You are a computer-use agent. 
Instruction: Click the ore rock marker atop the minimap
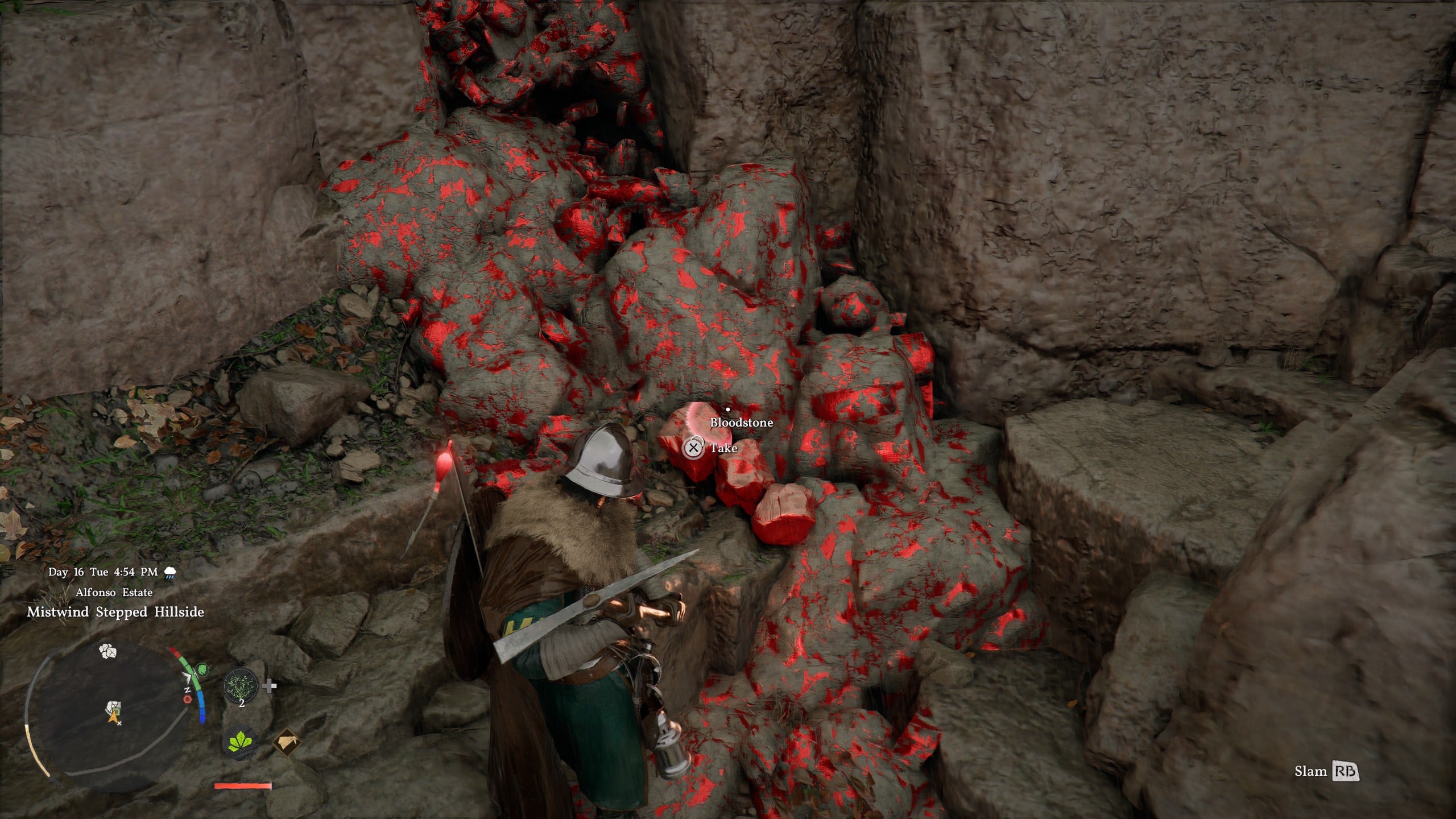click(x=108, y=651)
